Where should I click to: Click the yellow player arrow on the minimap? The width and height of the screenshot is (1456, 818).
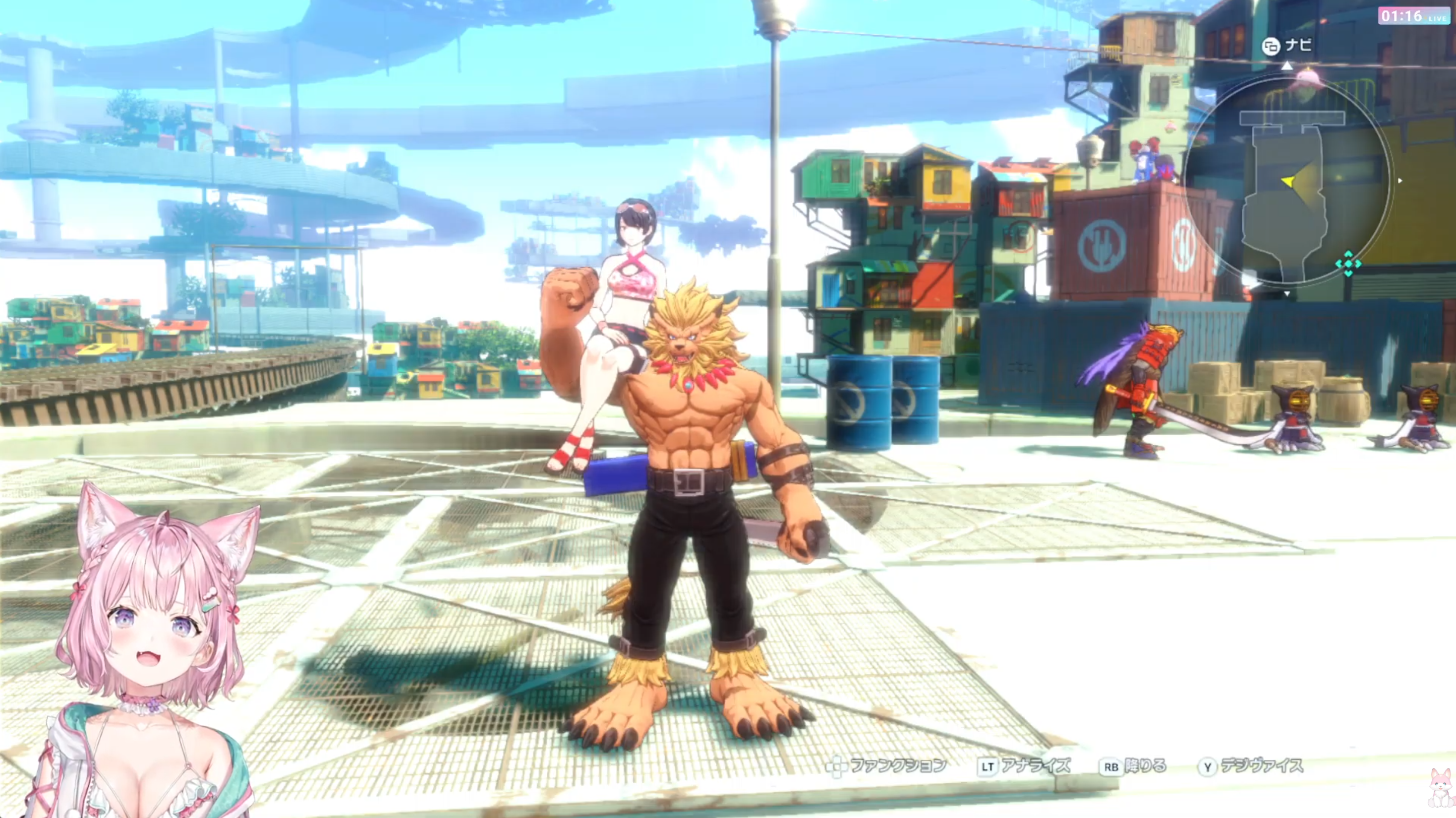click(x=1288, y=181)
